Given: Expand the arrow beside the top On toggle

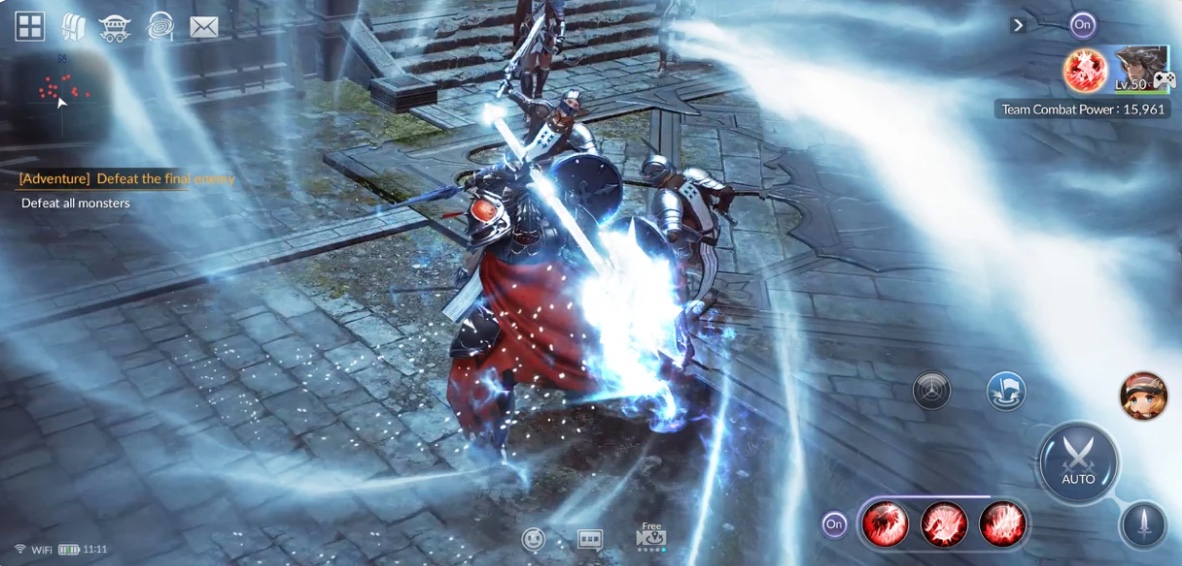Looking at the screenshot, I should [1018, 25].
